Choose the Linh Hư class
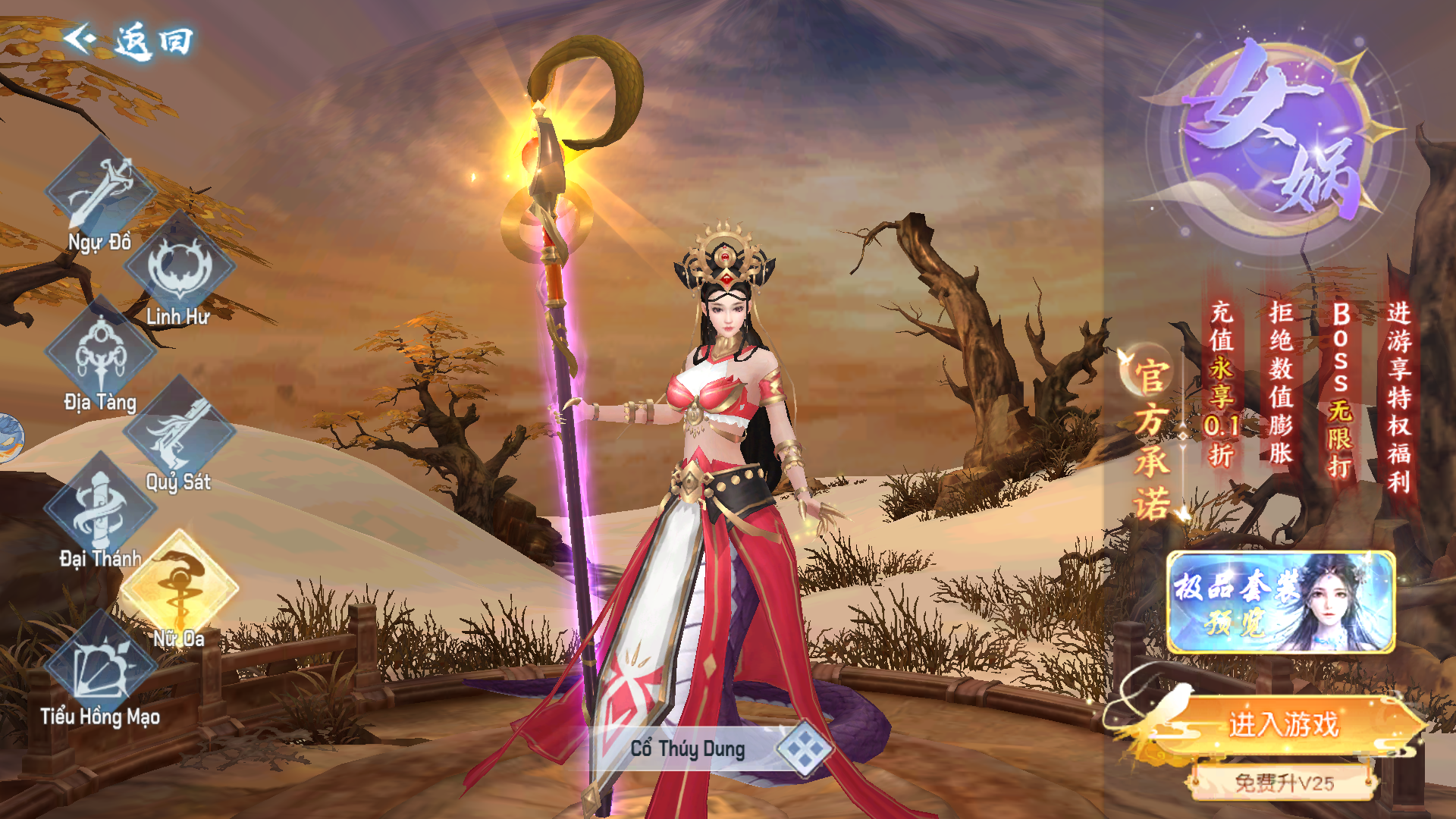Image resolution: width=1456 pixels, height=819 pixels. [180, 268]
